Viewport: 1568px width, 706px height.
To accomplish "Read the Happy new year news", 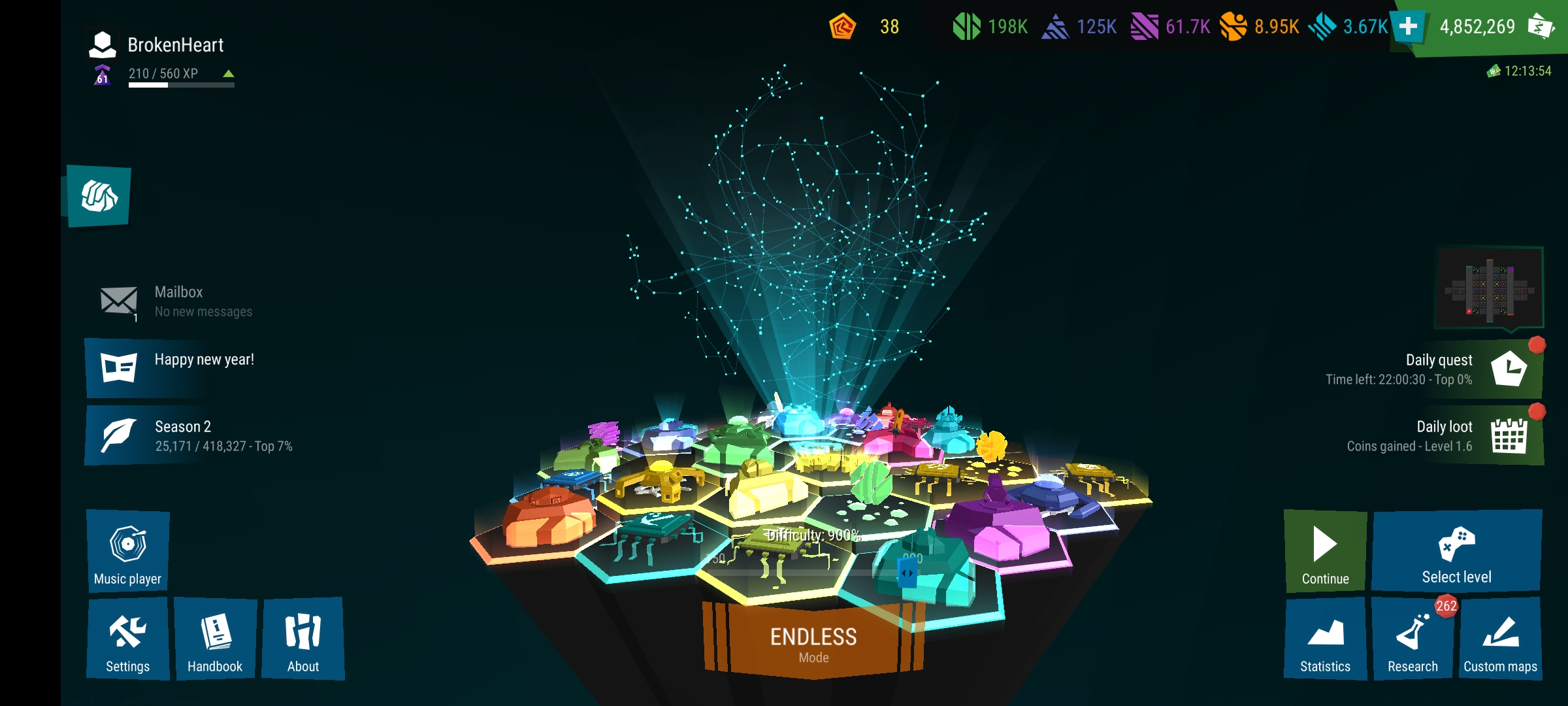I will [x=196, y=367].
